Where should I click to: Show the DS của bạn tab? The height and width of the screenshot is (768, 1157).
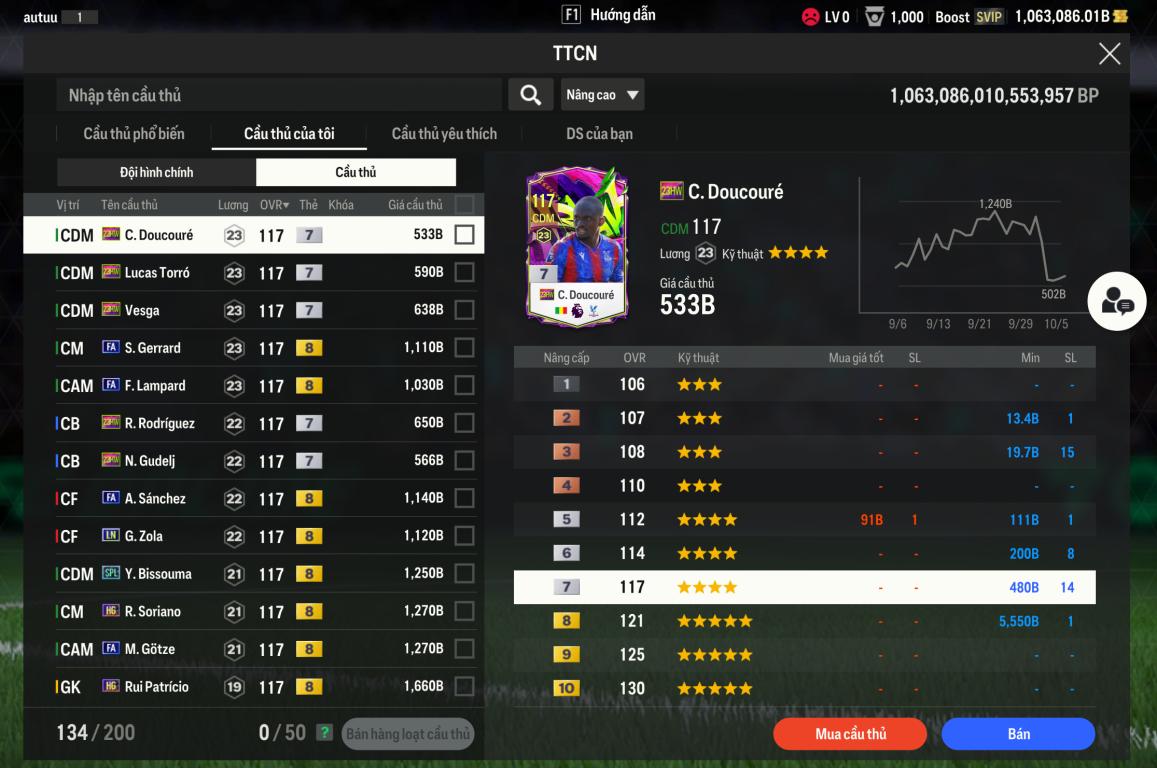click(599, 134)
